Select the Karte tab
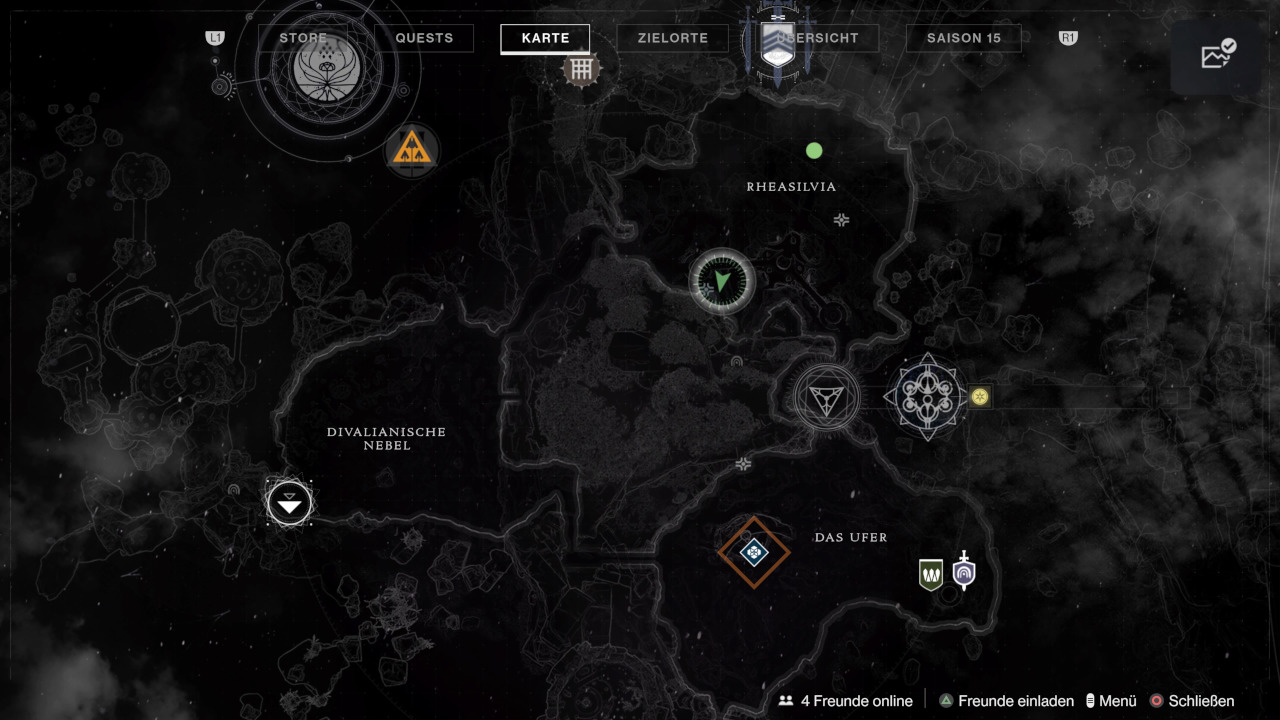 545,38
